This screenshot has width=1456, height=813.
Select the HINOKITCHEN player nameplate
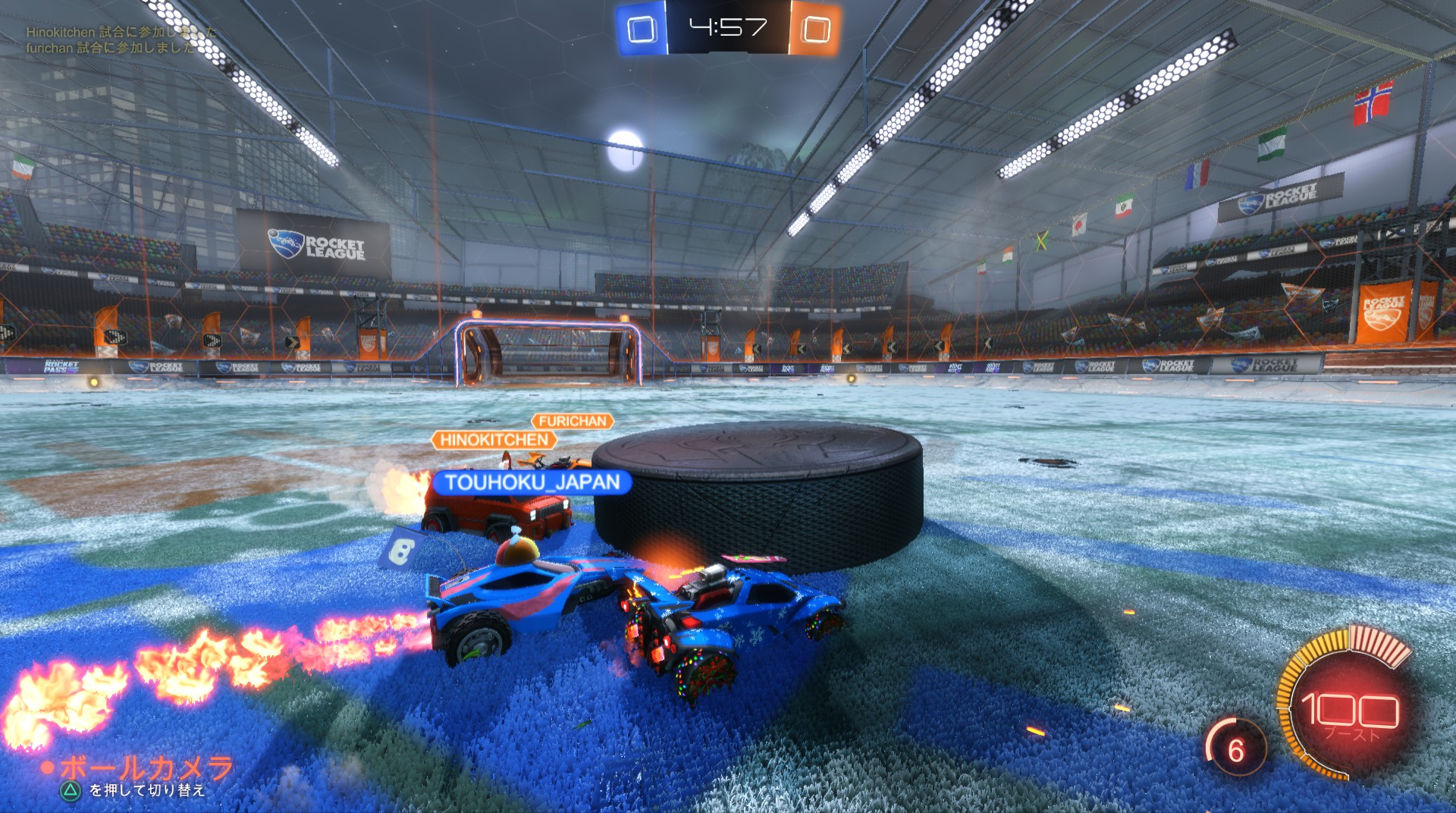(494, 440)
